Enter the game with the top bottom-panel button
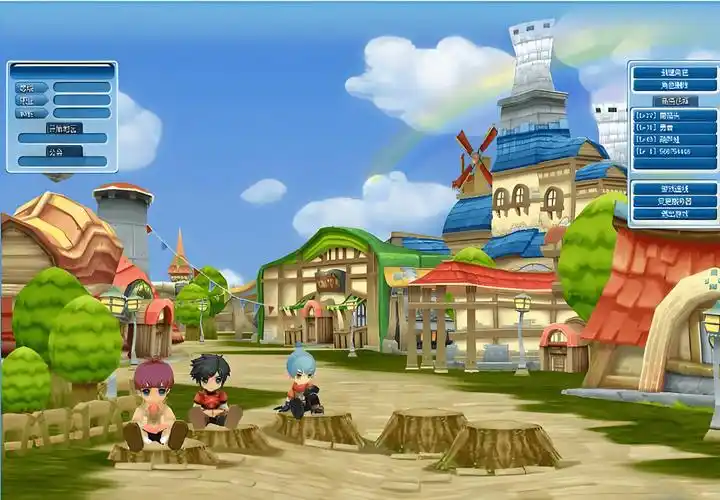720x500 pixels. tap(675, 188)
